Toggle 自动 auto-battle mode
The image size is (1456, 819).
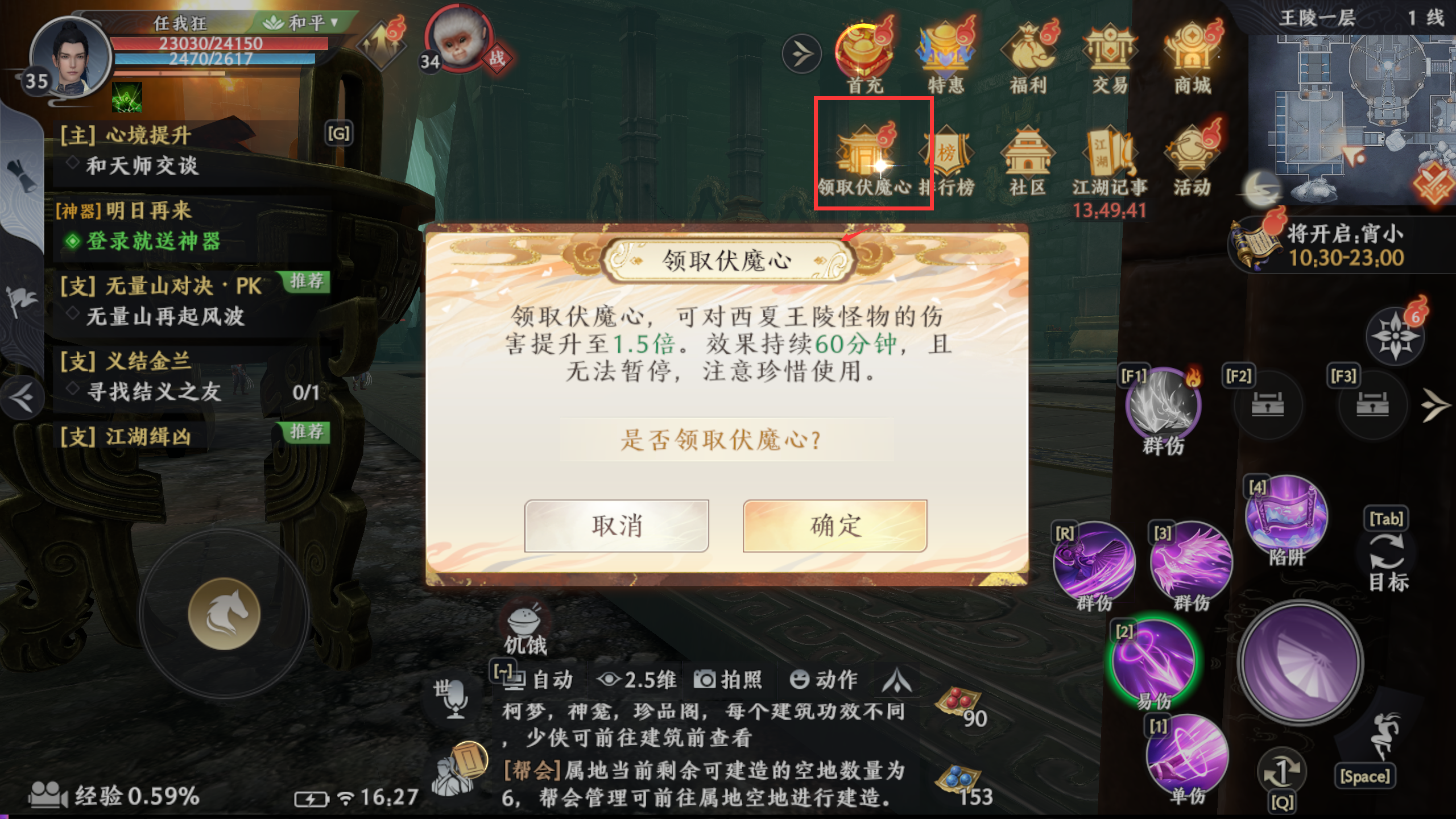539,679
